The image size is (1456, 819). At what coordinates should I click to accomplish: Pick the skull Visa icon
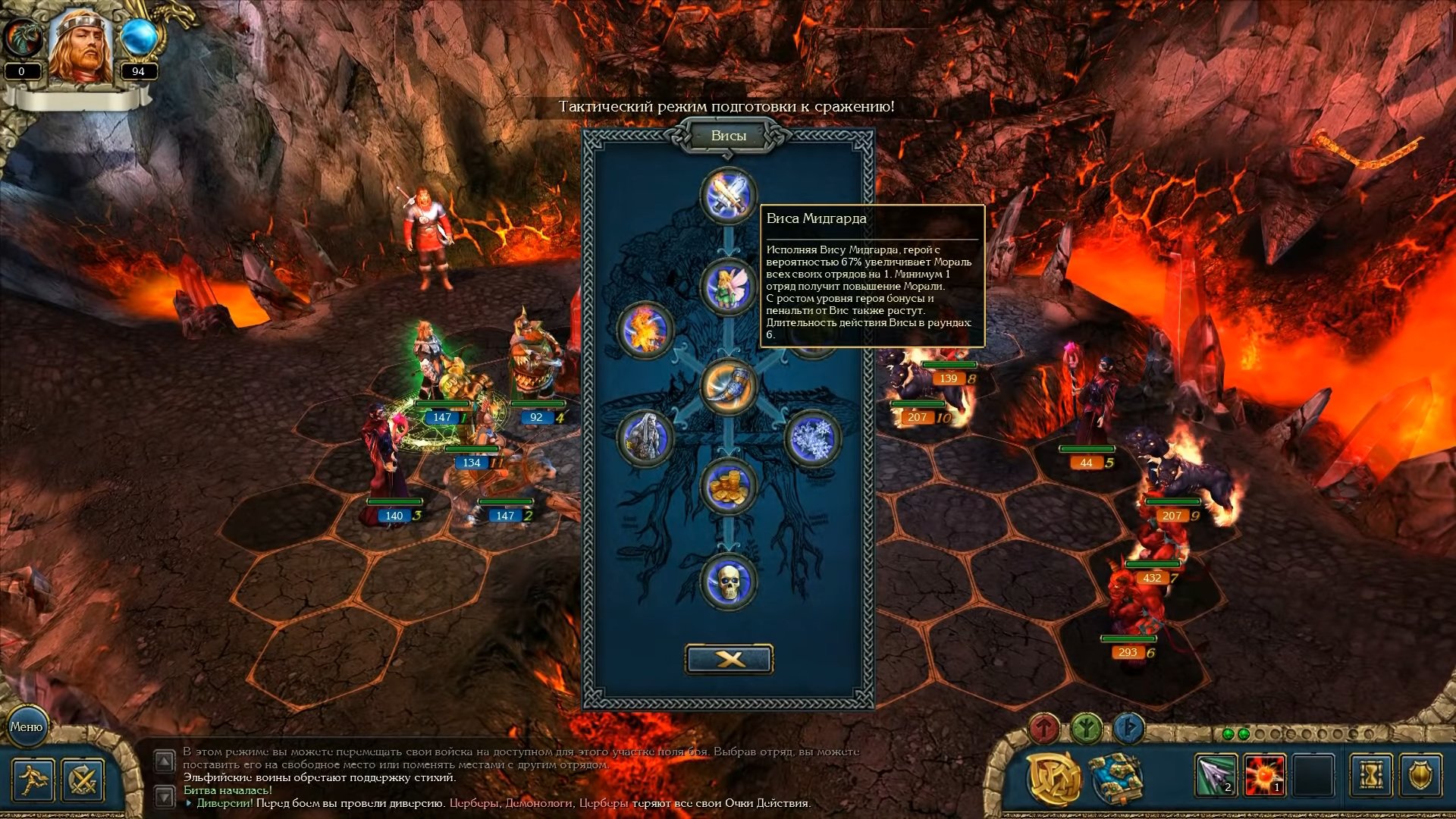click(x=728, y=582)
